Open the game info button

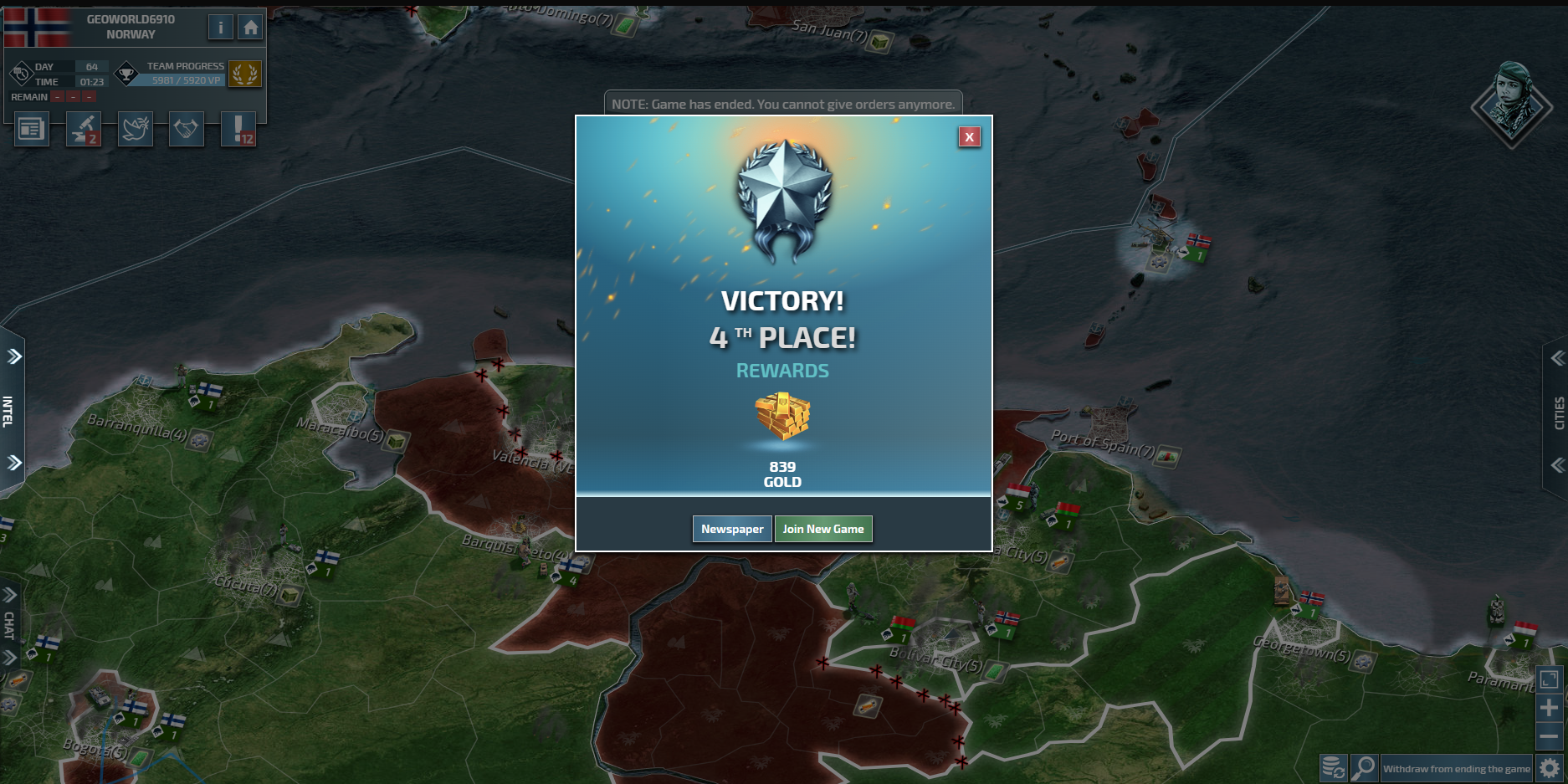(220, 28)
